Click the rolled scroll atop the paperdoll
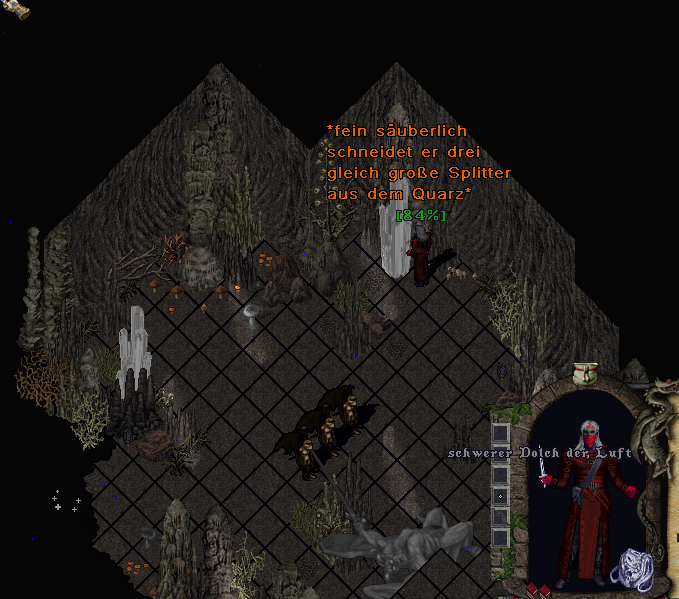 [585, 374]
